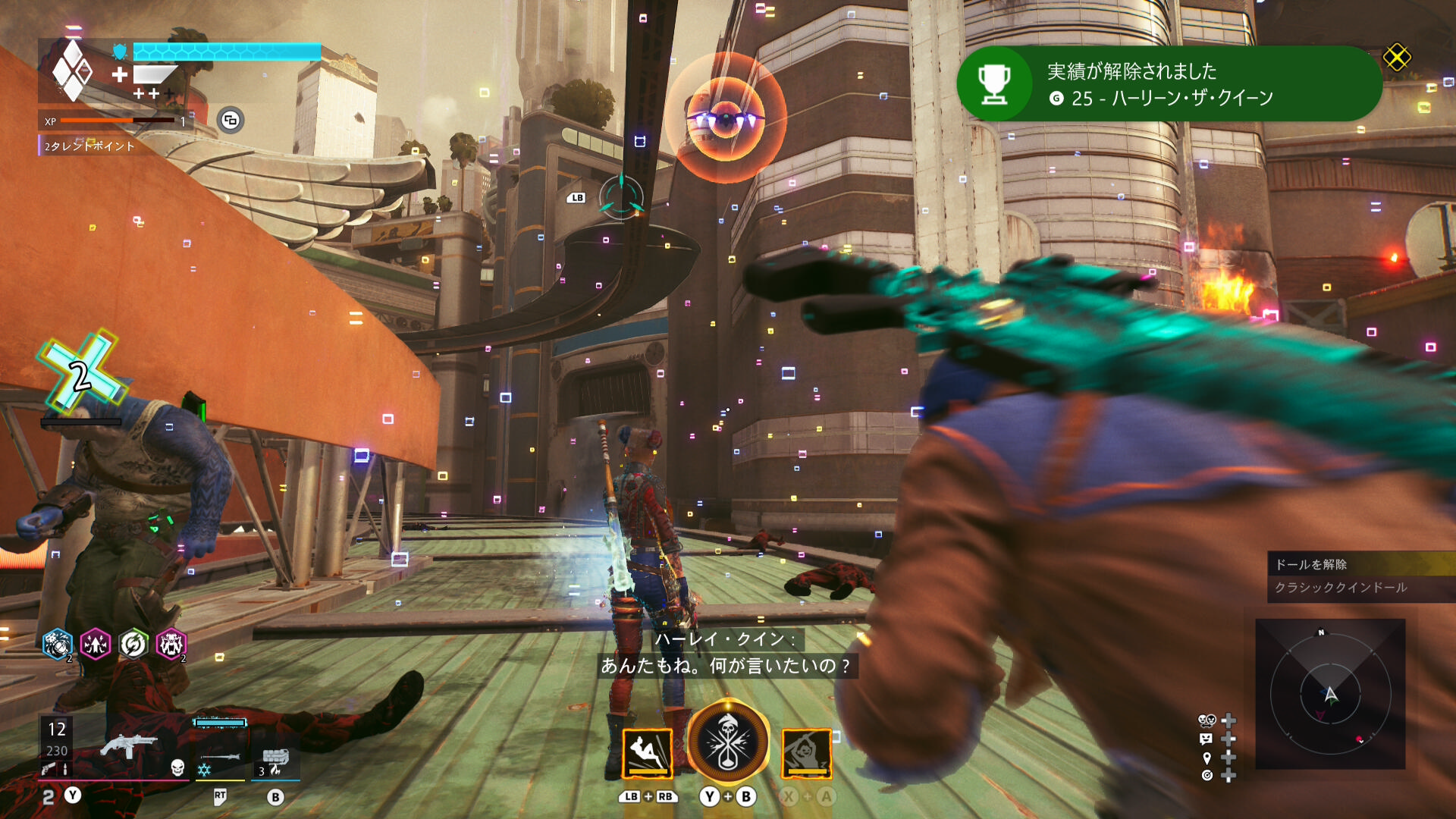1456x819 pixels.
Task: Select the Harley Quinn diamond character emblem
Action: 72,71
